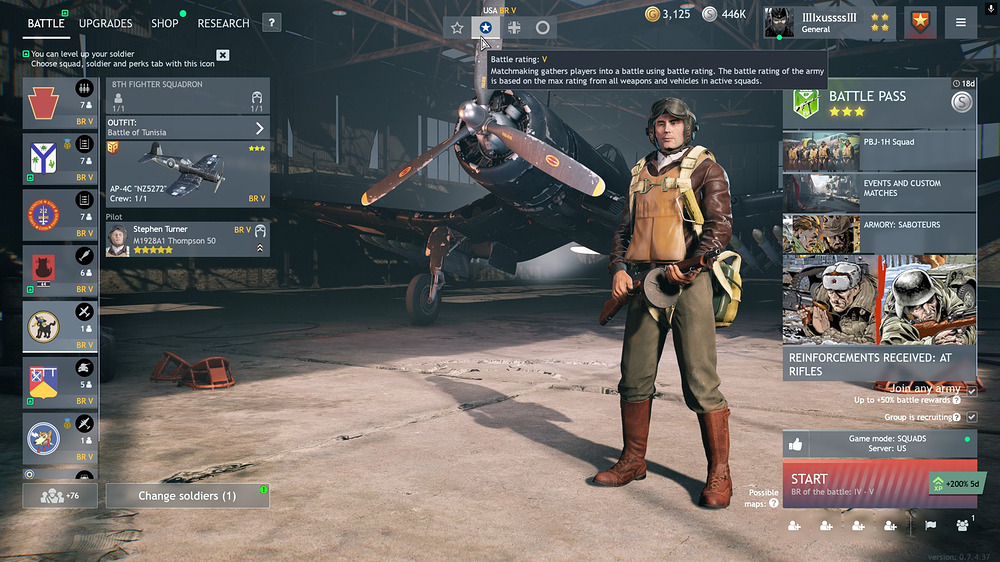Open the Shop tab
This screenshot has width=1000, height=562.
(165, 23)
